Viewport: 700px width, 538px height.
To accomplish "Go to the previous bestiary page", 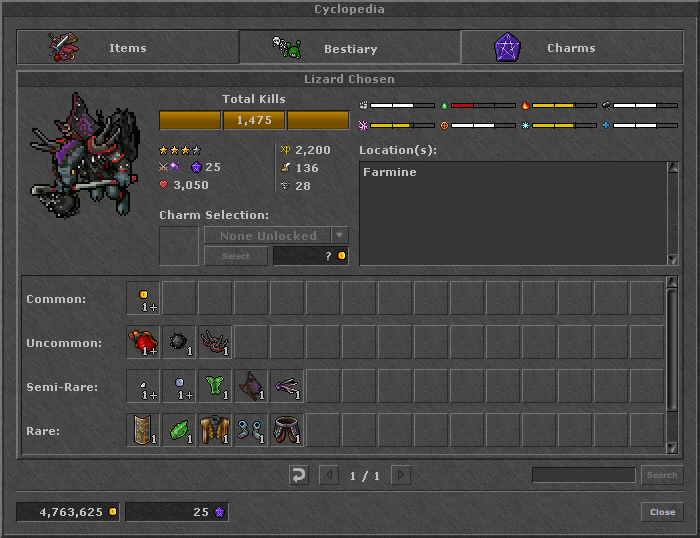I will pyautogui.click(x=328, y=475).
